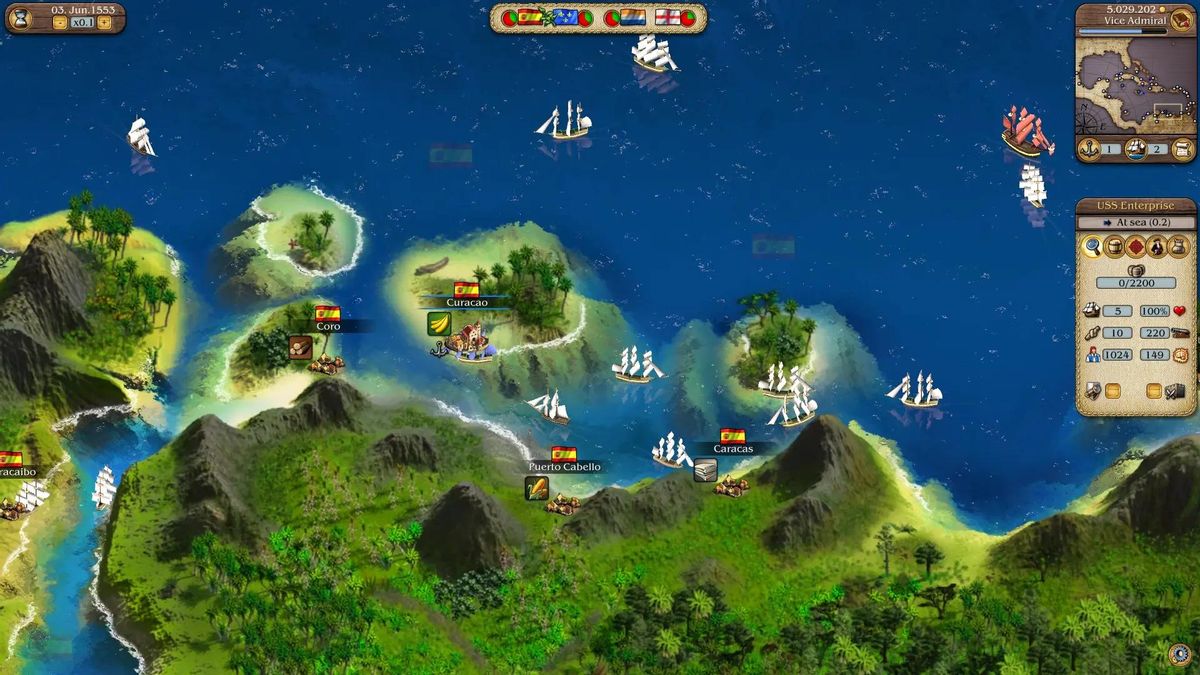Switch to the cargo barrel tab
The height and width of the screenshot is (675, 1200).
1114,246
